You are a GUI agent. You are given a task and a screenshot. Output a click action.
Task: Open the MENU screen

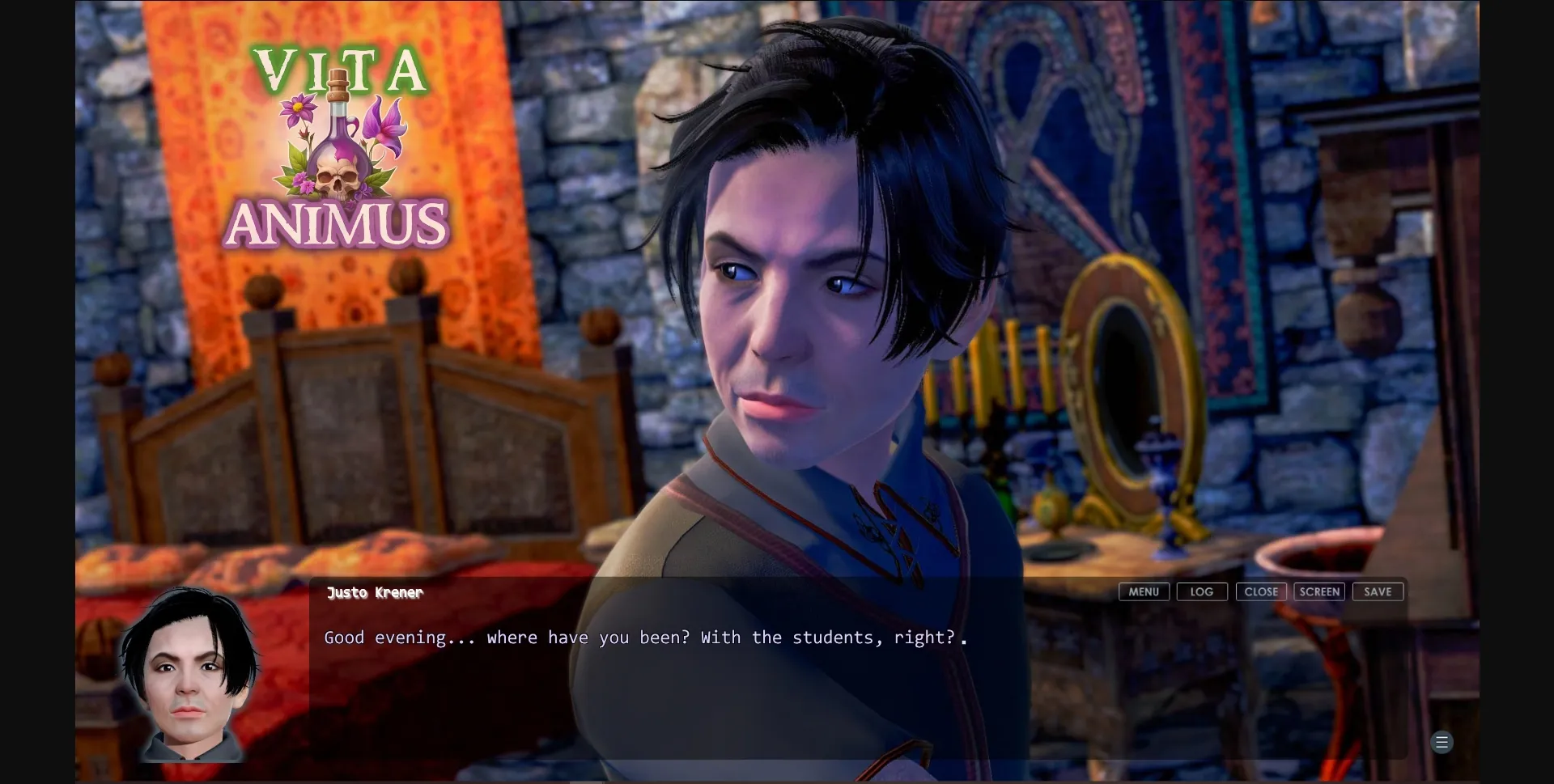click(x=1143, y=591)
